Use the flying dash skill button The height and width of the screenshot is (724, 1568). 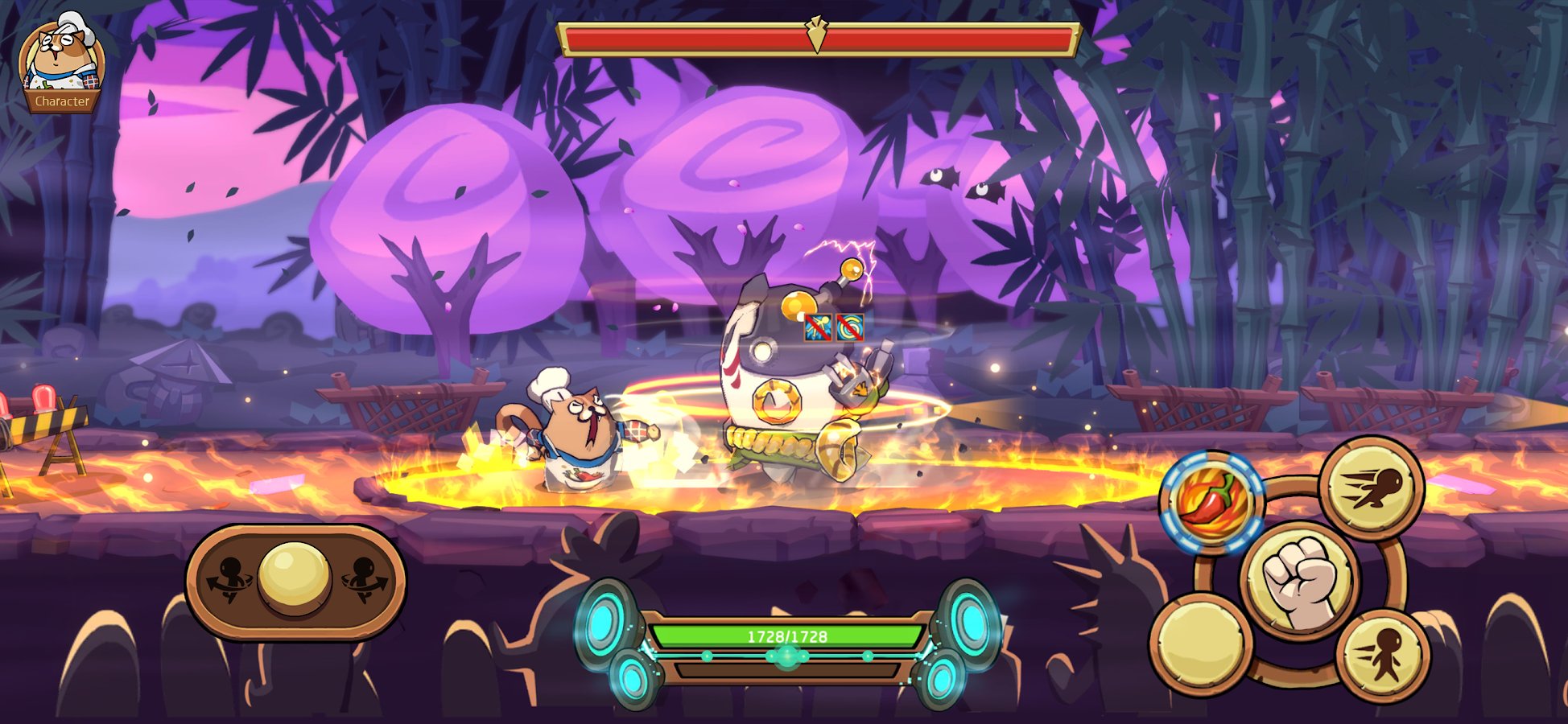[1372, 487]
